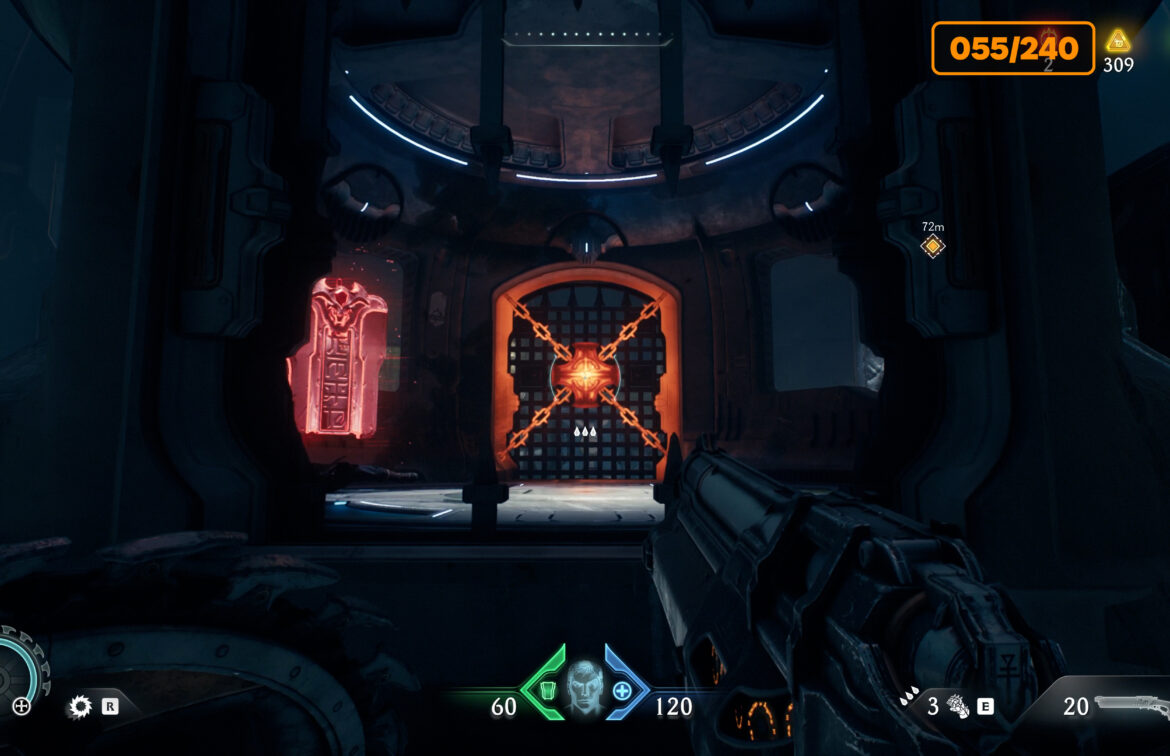Click the dotted compass strip
Screen dimensions: 1170x756
click(x=586, y=40)
